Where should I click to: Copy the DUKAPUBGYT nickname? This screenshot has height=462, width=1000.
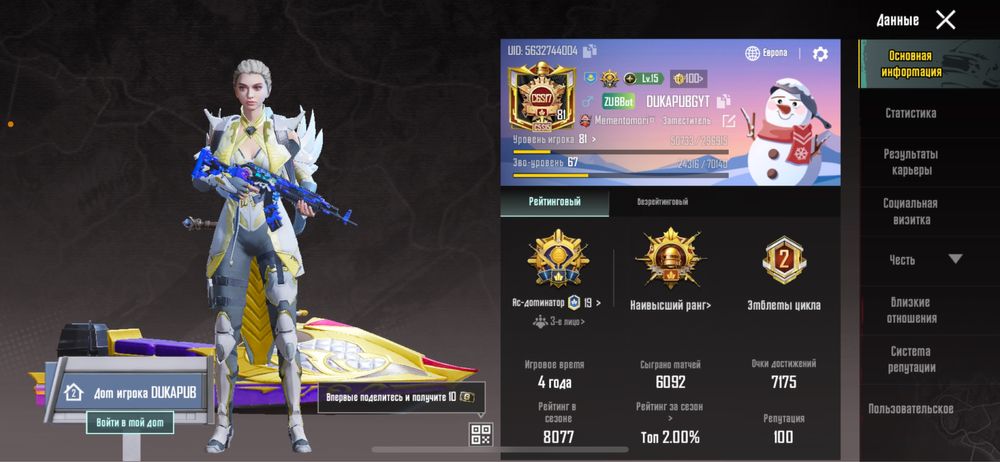[724, 101]
